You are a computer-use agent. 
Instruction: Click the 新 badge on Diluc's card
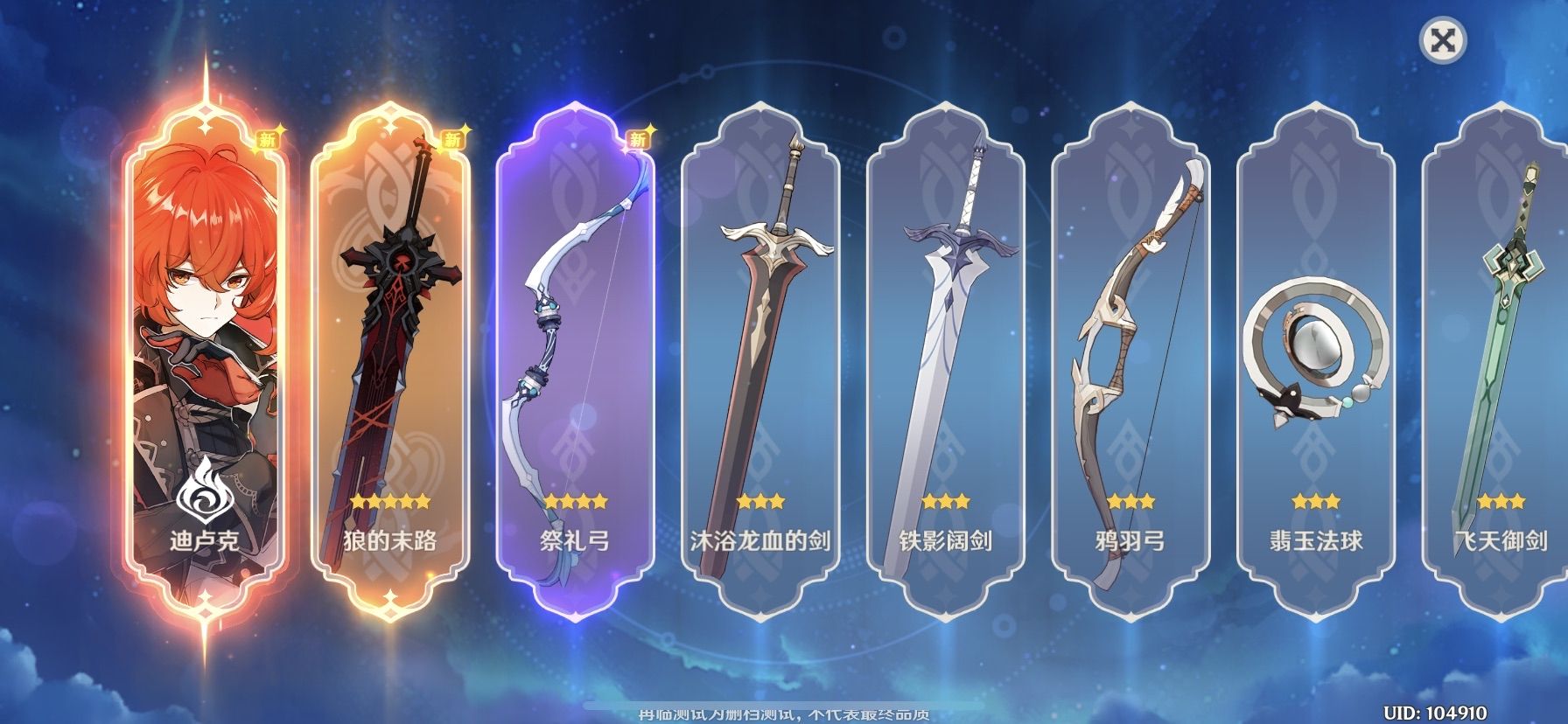tap(267, 137)
